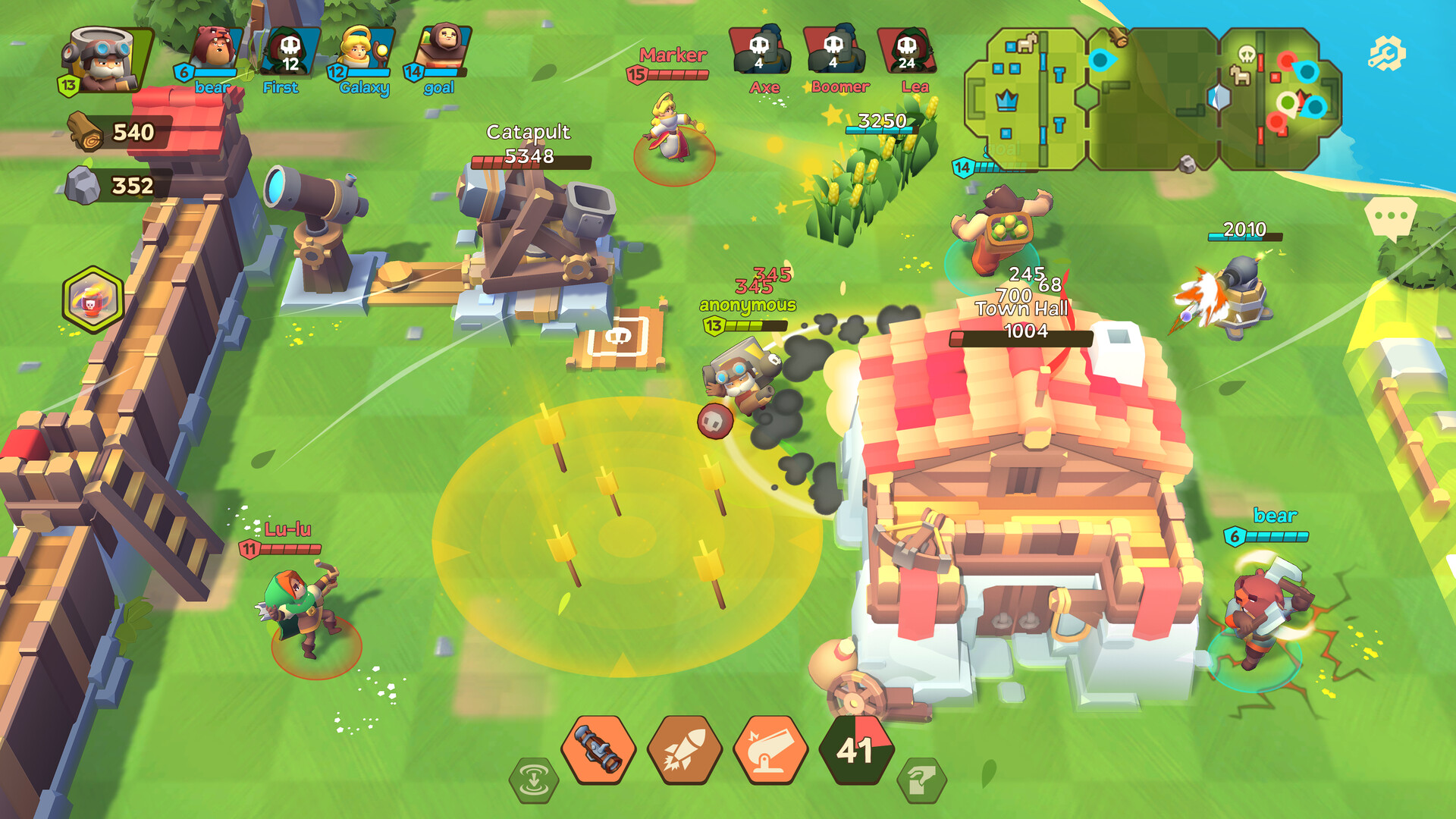
Task: Click Galaxy's teammate portrait
Action: point(360,49)
